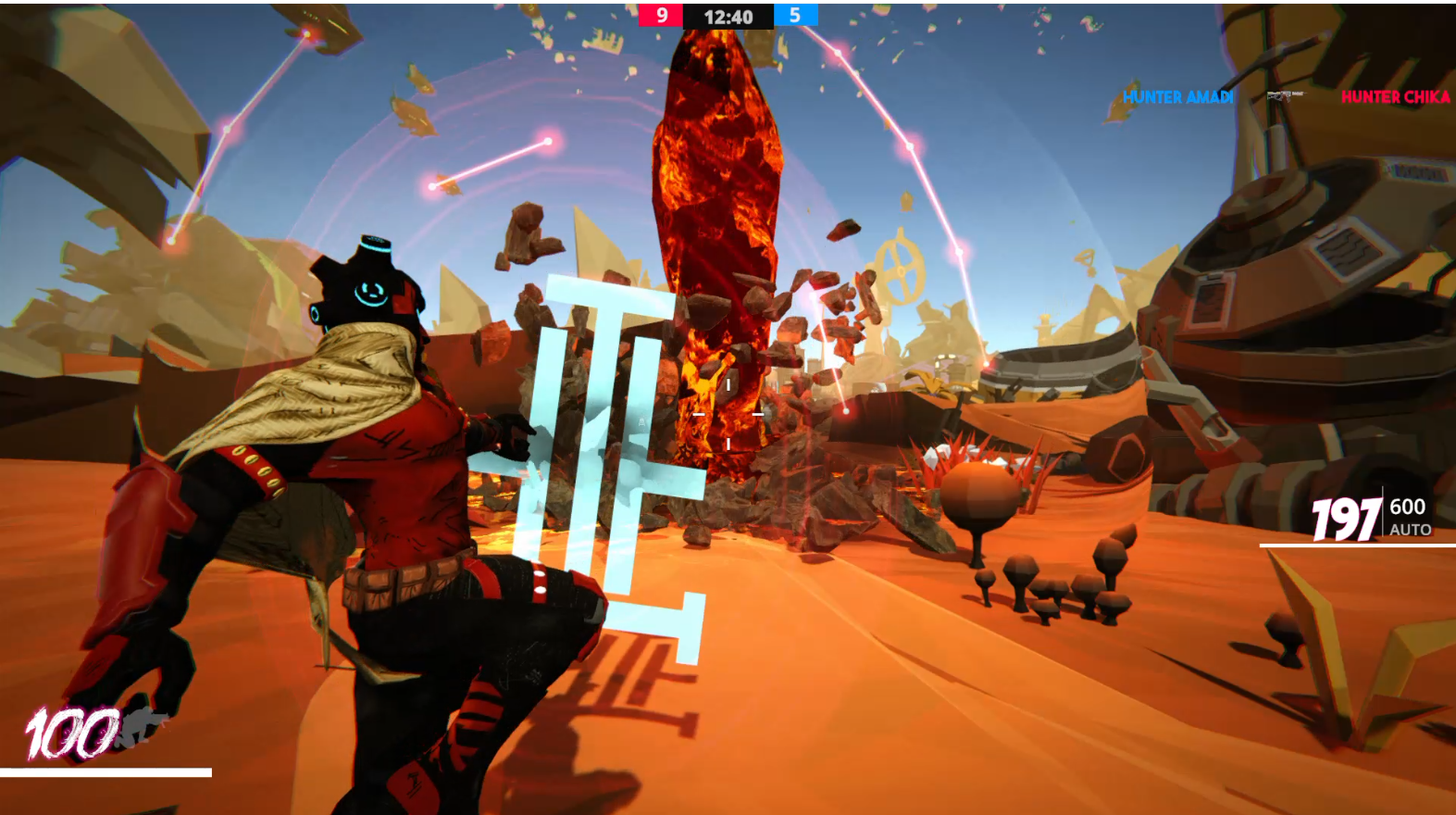
Task: Expand the health readout showing 100
Action: (74, 732)
